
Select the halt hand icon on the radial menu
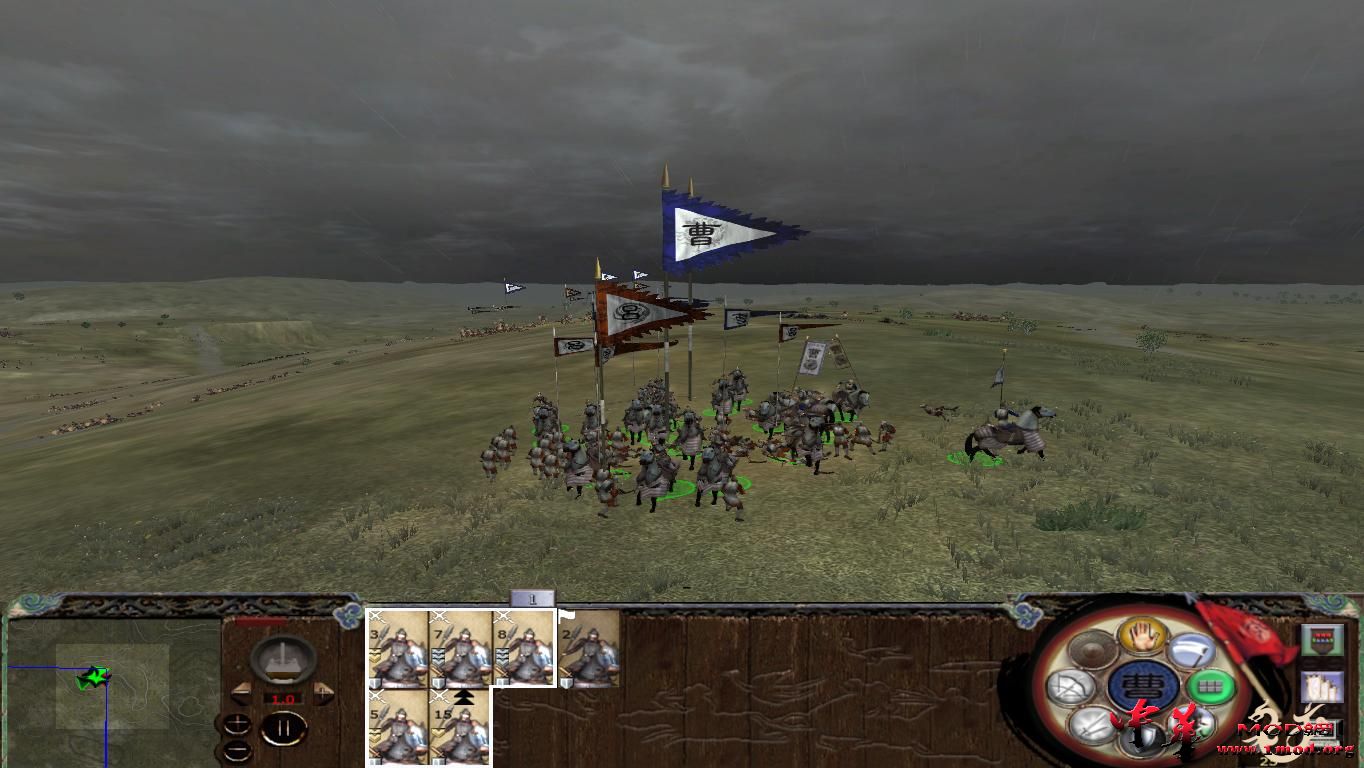tap(1143, 637)
